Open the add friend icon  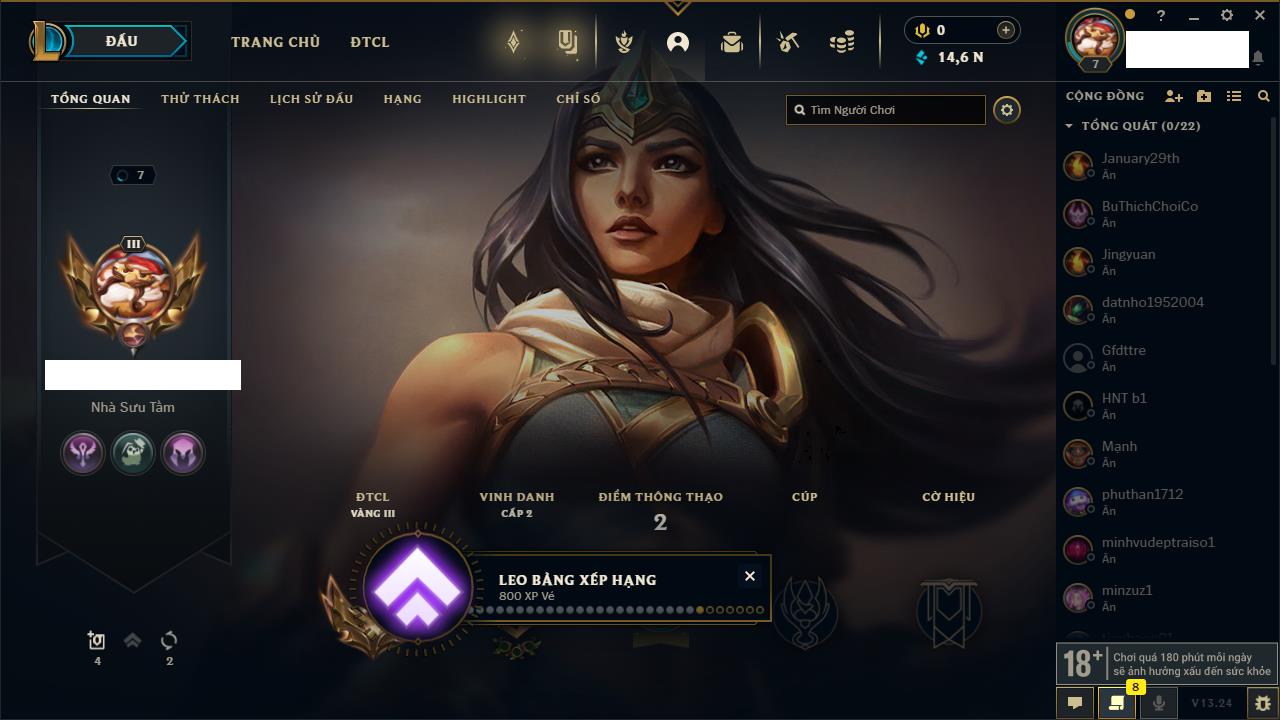[1174, 96]
